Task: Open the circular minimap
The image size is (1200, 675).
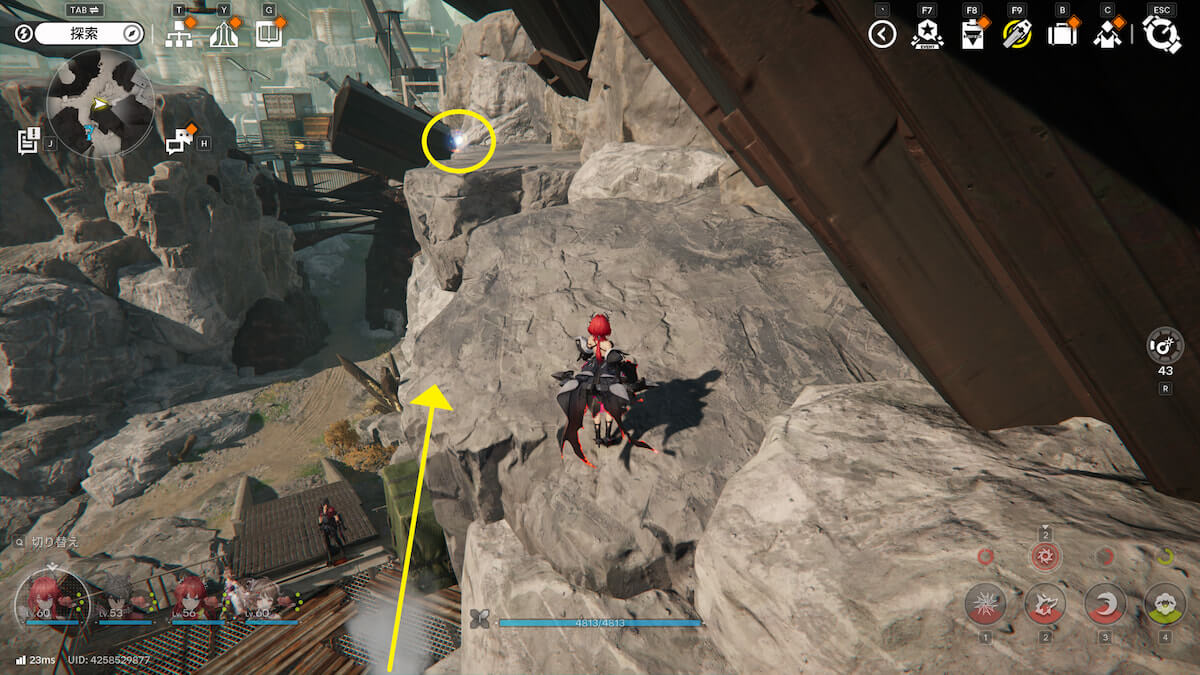Action: pos(100,103)
